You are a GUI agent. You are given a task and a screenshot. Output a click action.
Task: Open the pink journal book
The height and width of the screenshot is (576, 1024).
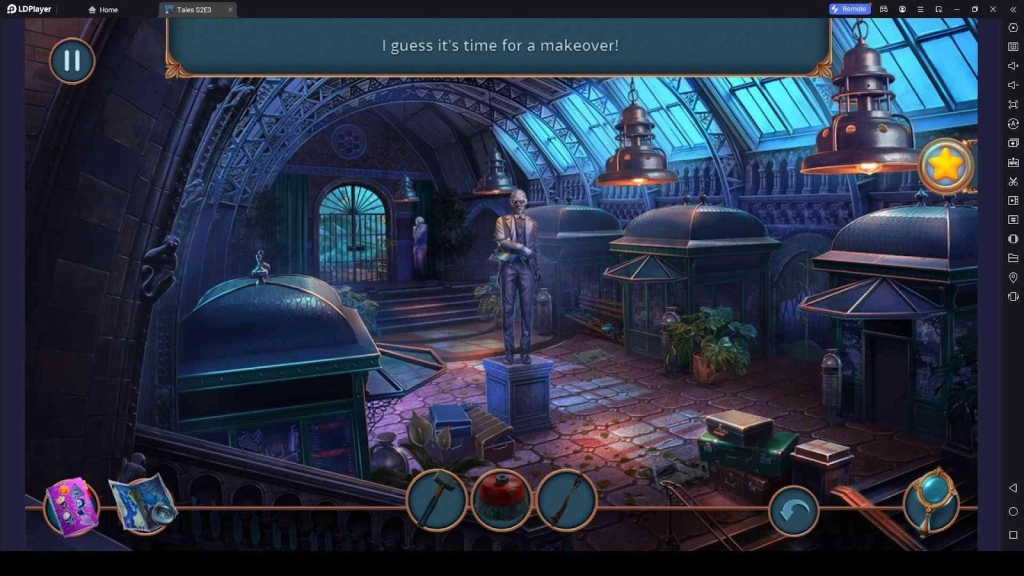tap(73, 506)
